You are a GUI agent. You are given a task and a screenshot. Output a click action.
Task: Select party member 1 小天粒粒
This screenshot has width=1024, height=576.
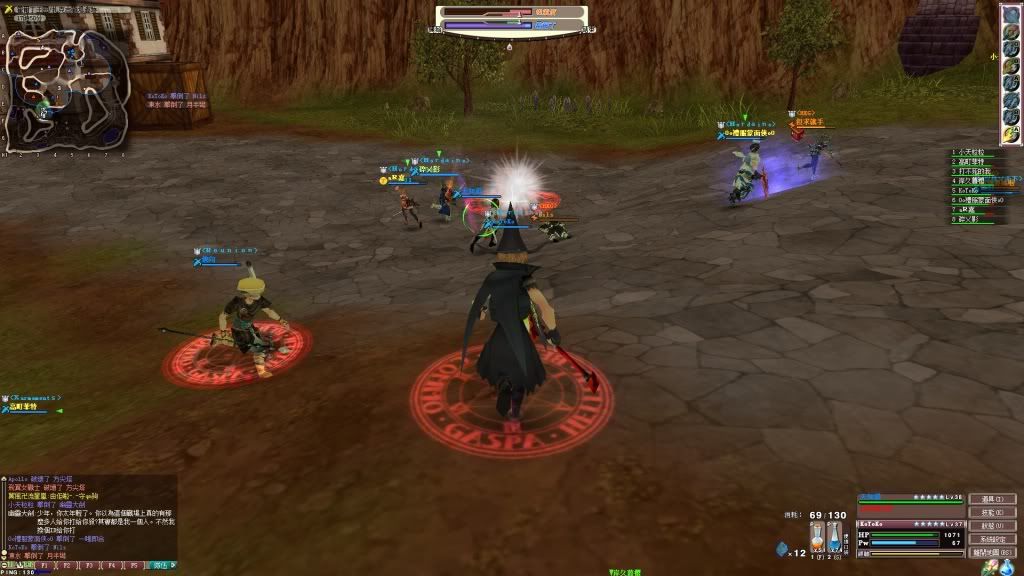(975, 153)
